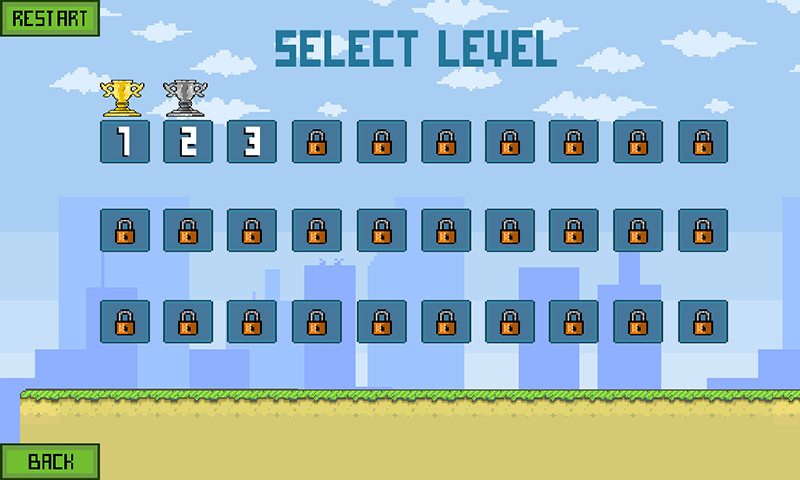
Task: Click the Restart button
Action: coord(49,18)
